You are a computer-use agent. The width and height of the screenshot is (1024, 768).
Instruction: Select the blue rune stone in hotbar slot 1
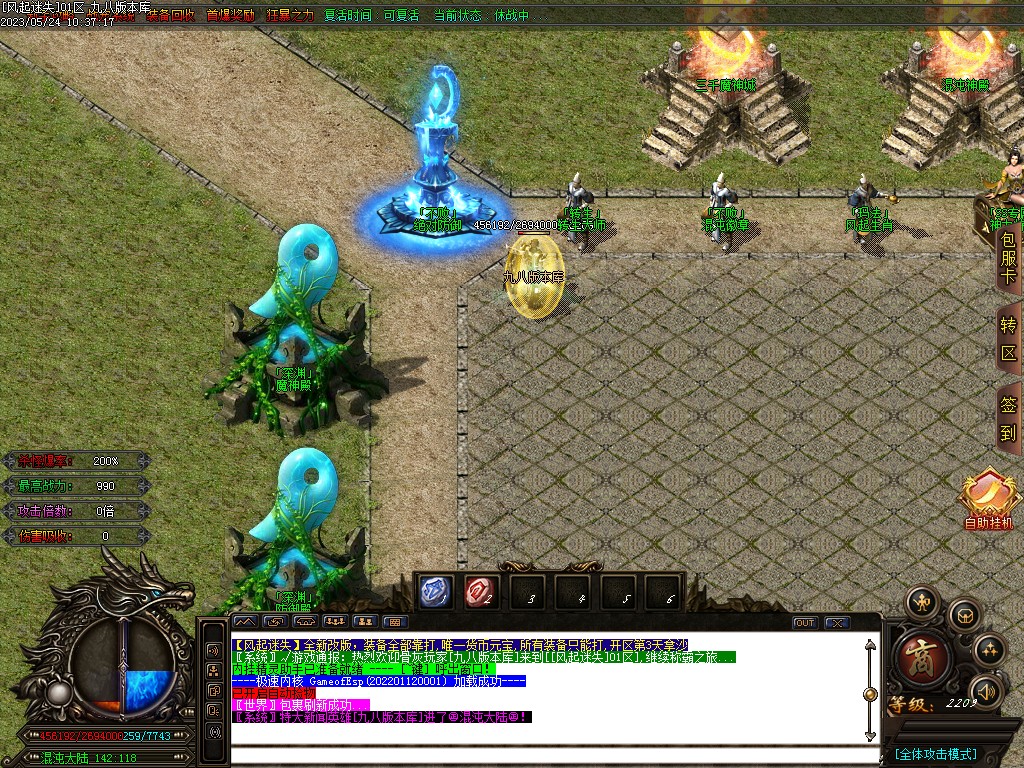[436, 592]
